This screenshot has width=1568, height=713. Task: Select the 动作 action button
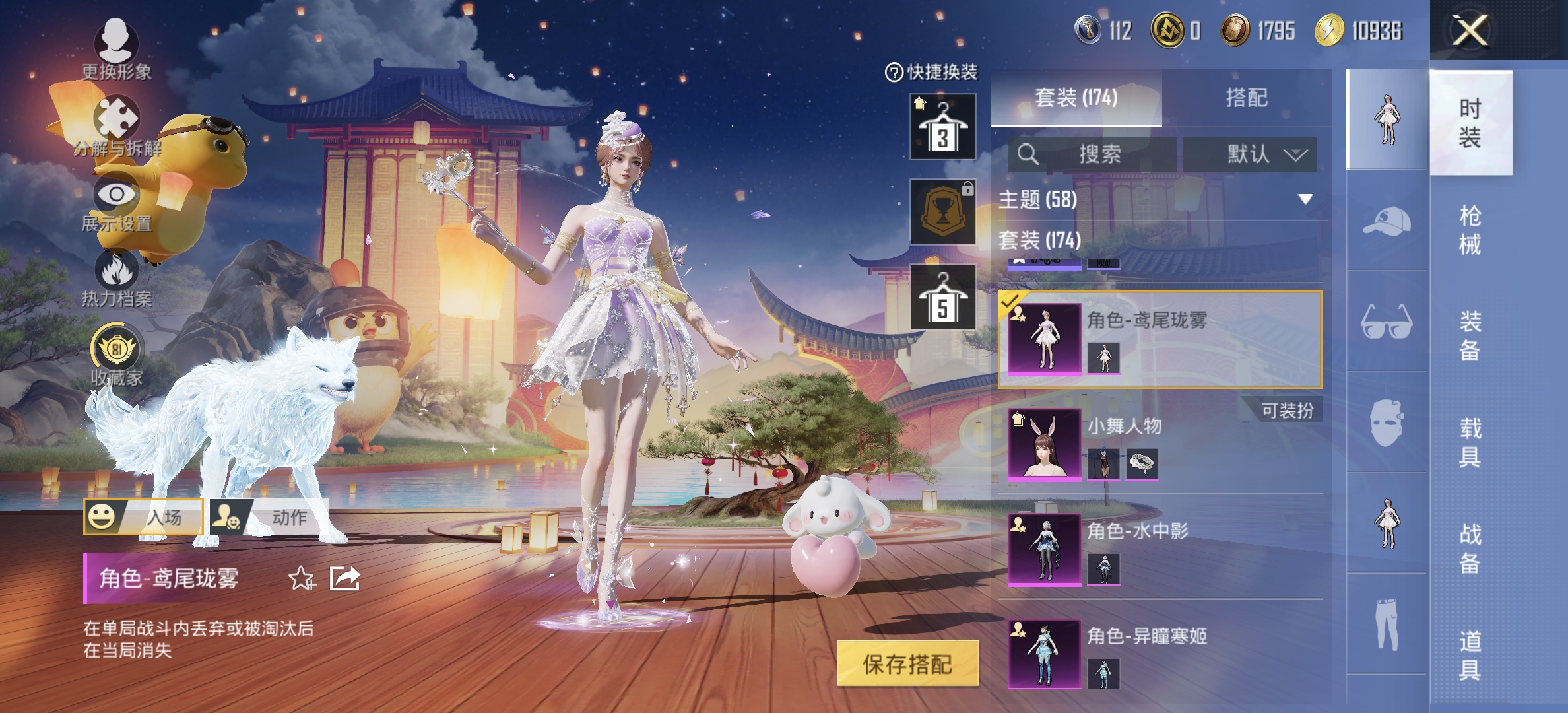(269, 516)
